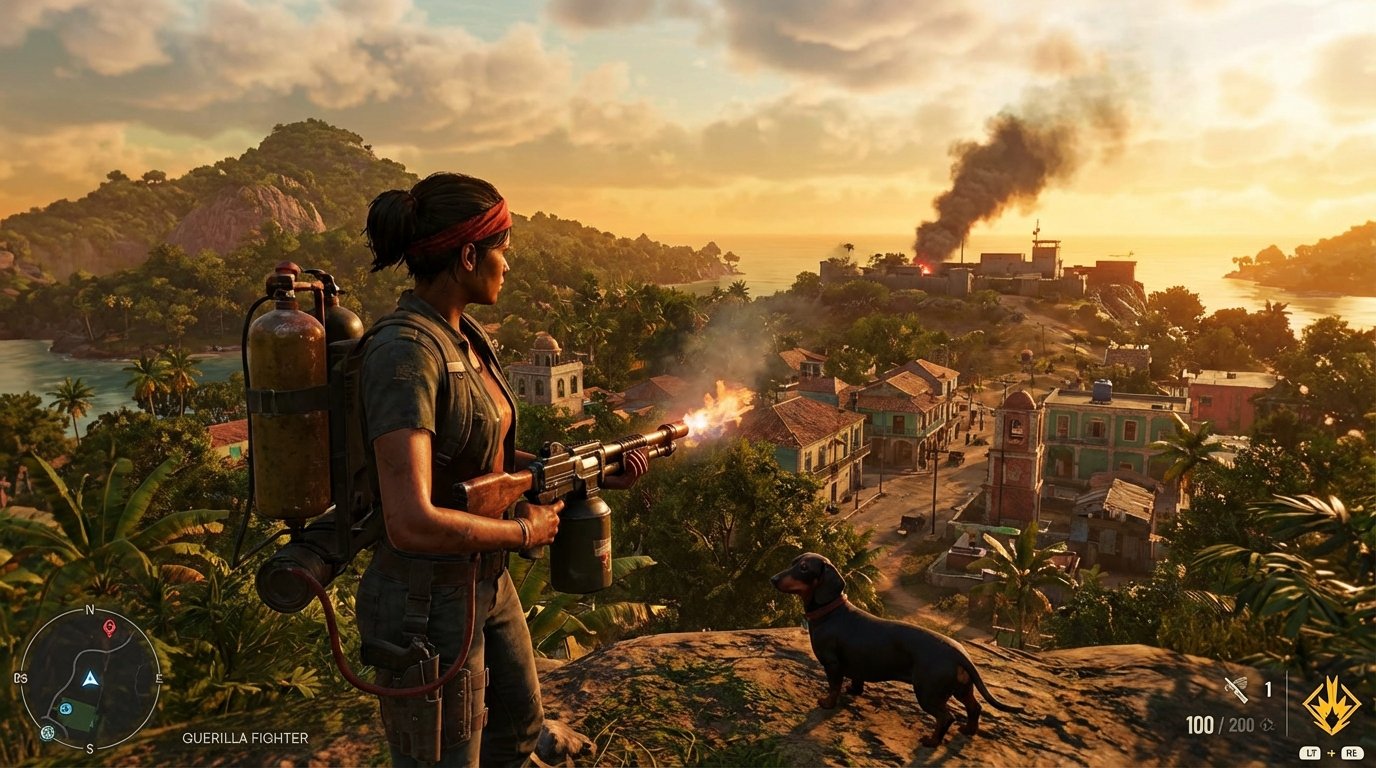Click the S compass marker on the minimap
The width and height of the screenshot is (1376, 768).
[x=89, y=748]
